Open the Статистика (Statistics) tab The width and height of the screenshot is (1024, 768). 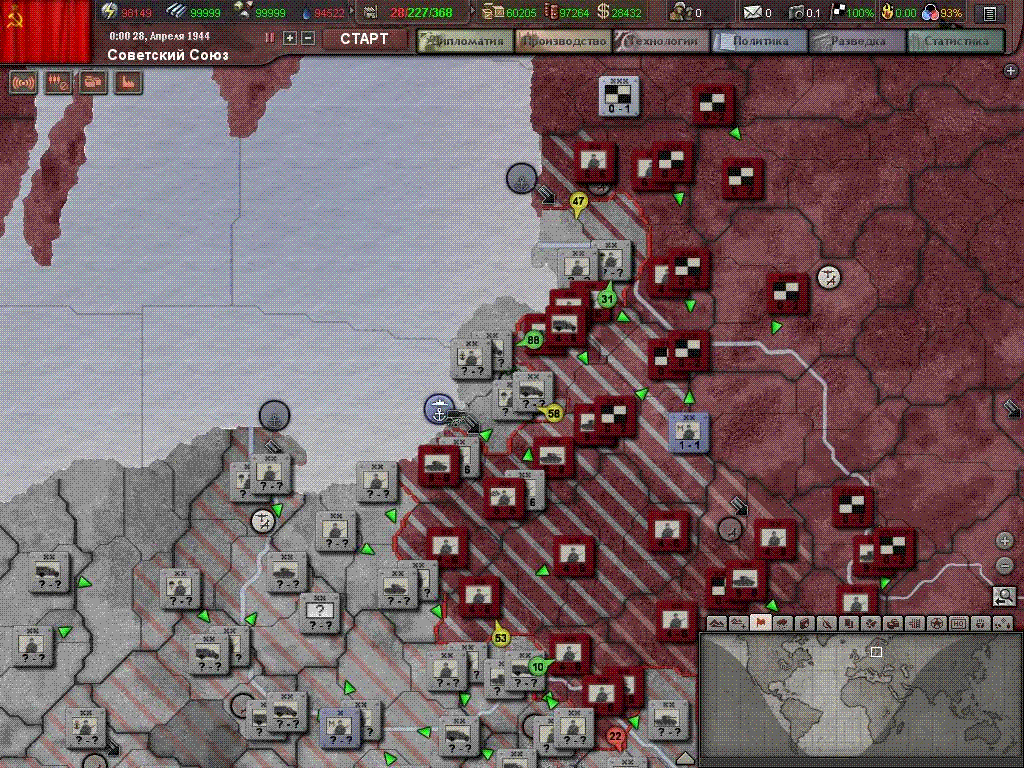956,41
